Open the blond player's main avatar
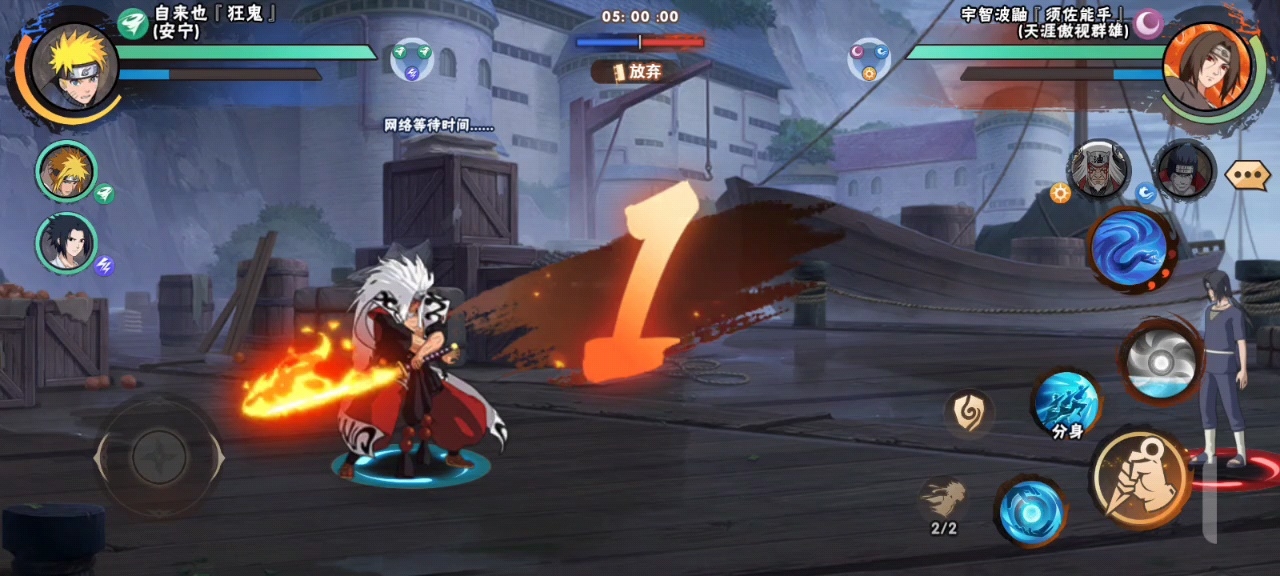The image size is (1280, 576). 75,68
